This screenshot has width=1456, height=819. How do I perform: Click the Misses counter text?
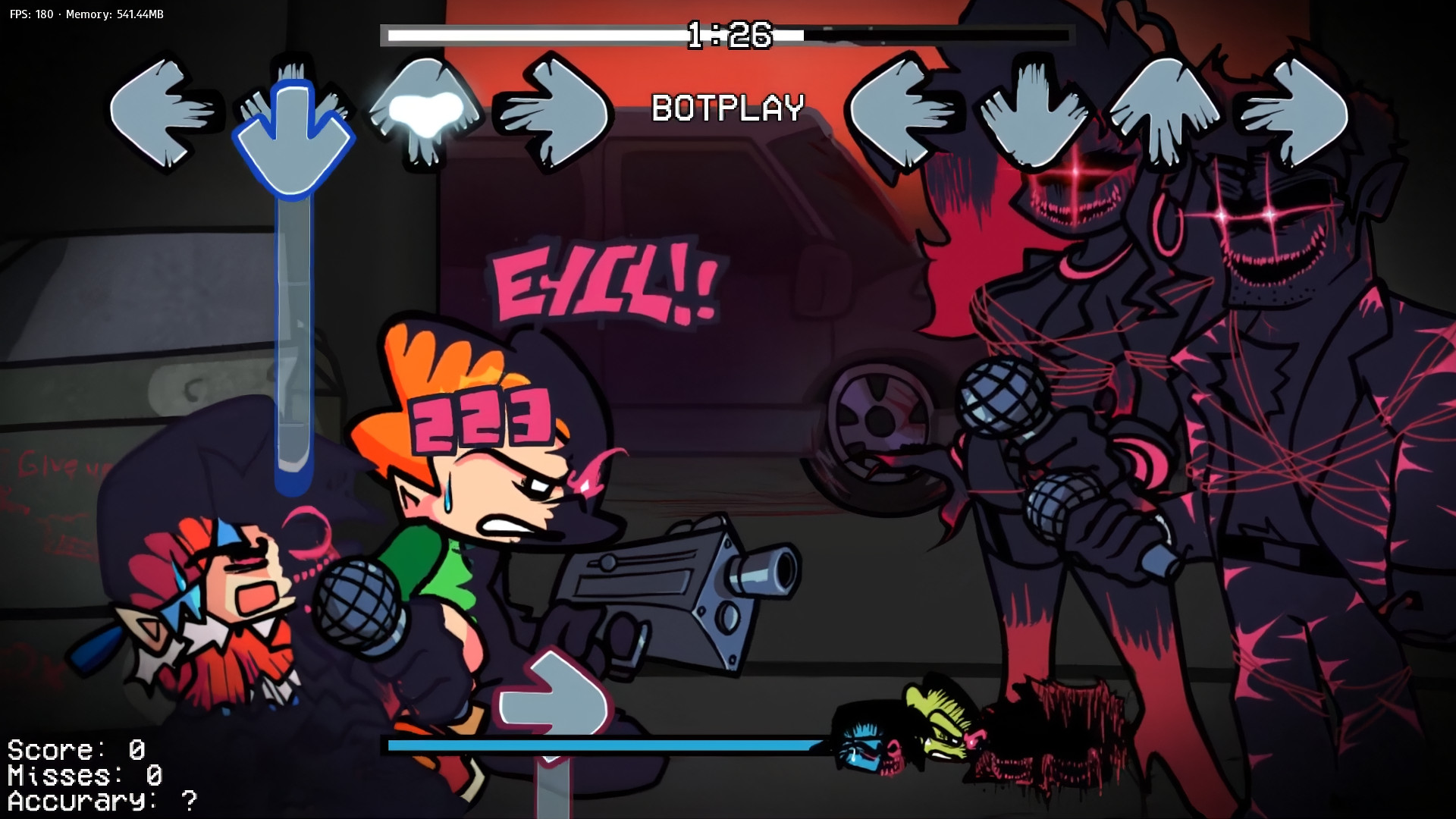coord(80,773)
